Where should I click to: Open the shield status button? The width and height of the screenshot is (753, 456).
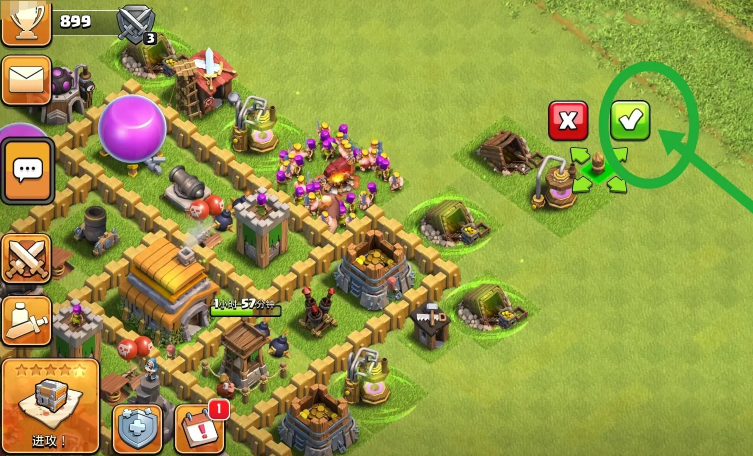click(137, 429)
